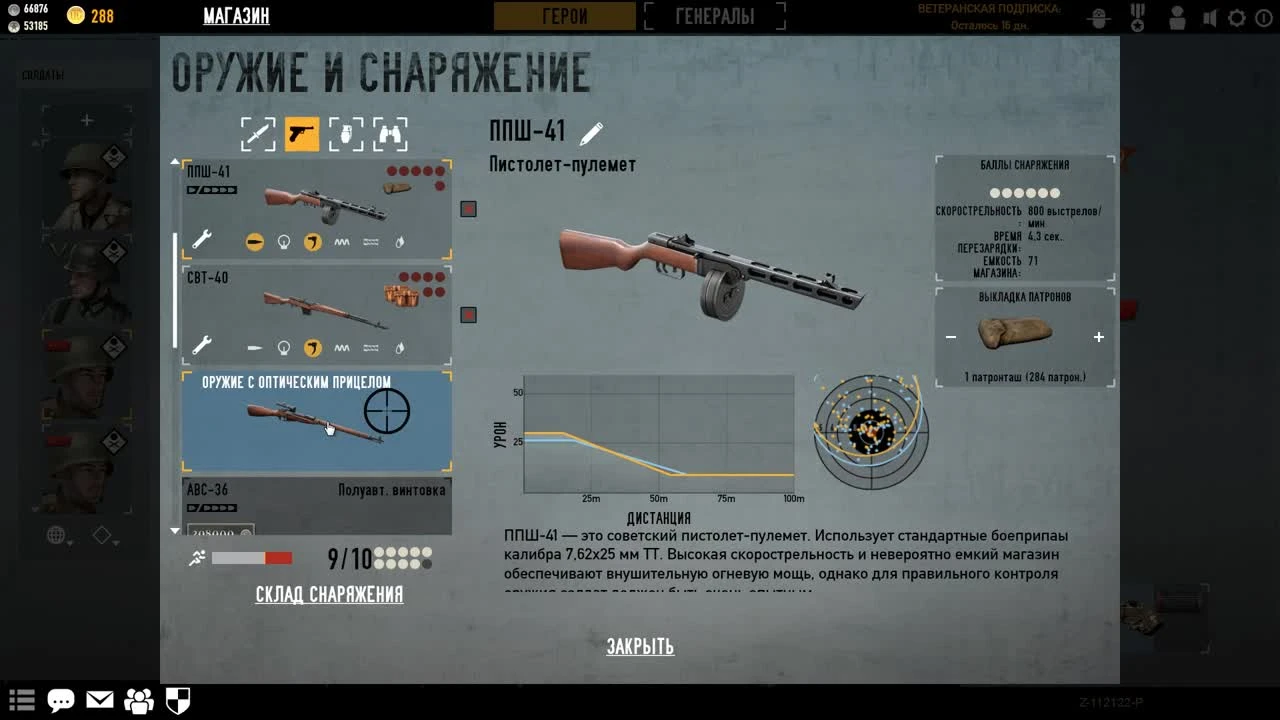Screen dimensions: 1280x720
Task: Open the grenades category icon
Action: coord(346,133)
